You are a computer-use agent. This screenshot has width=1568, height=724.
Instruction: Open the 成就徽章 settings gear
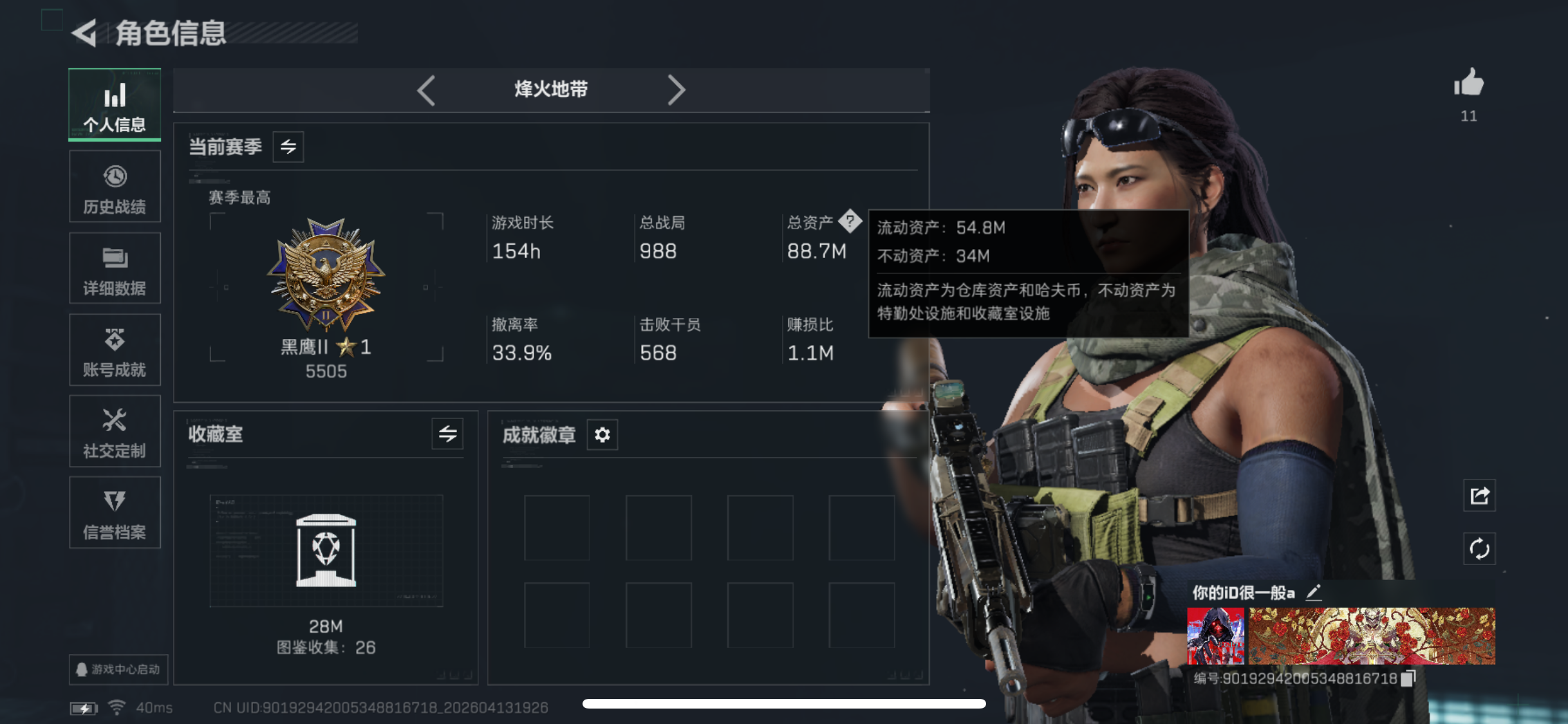602,435
